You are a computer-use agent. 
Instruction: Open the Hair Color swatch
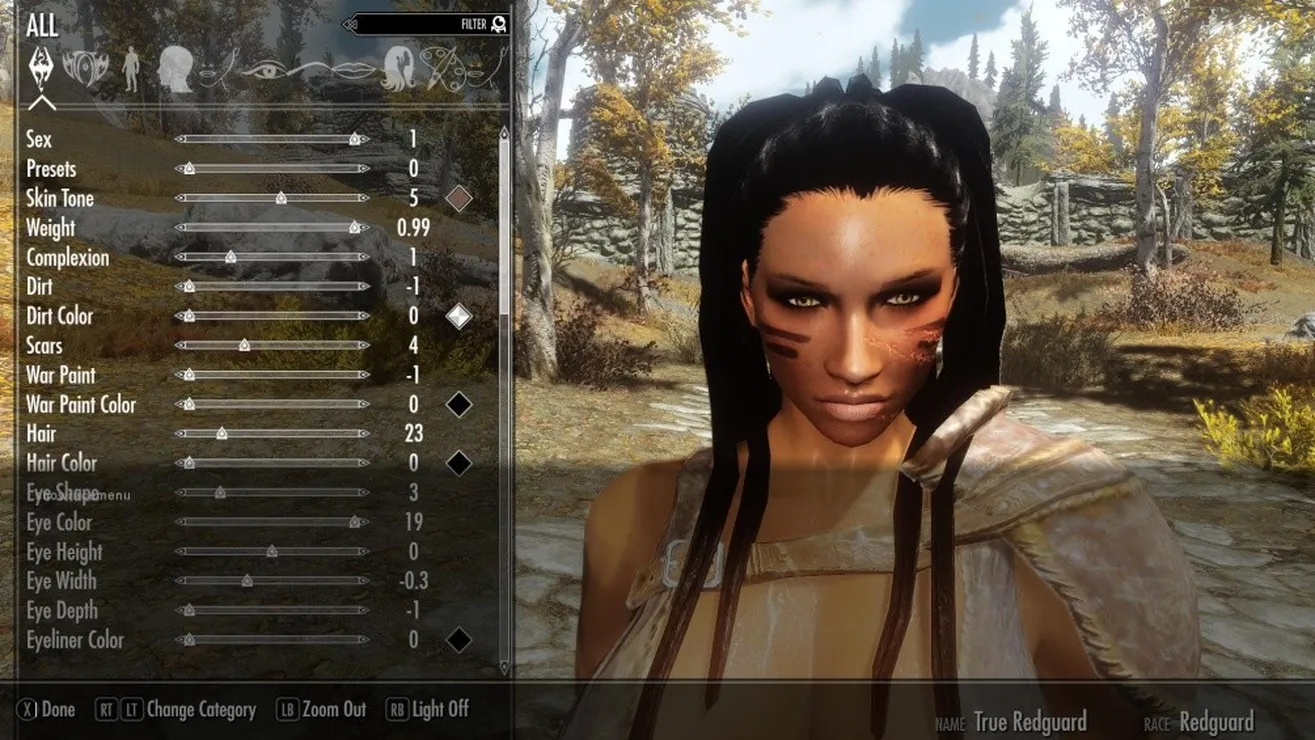click(x=458, y=463)
